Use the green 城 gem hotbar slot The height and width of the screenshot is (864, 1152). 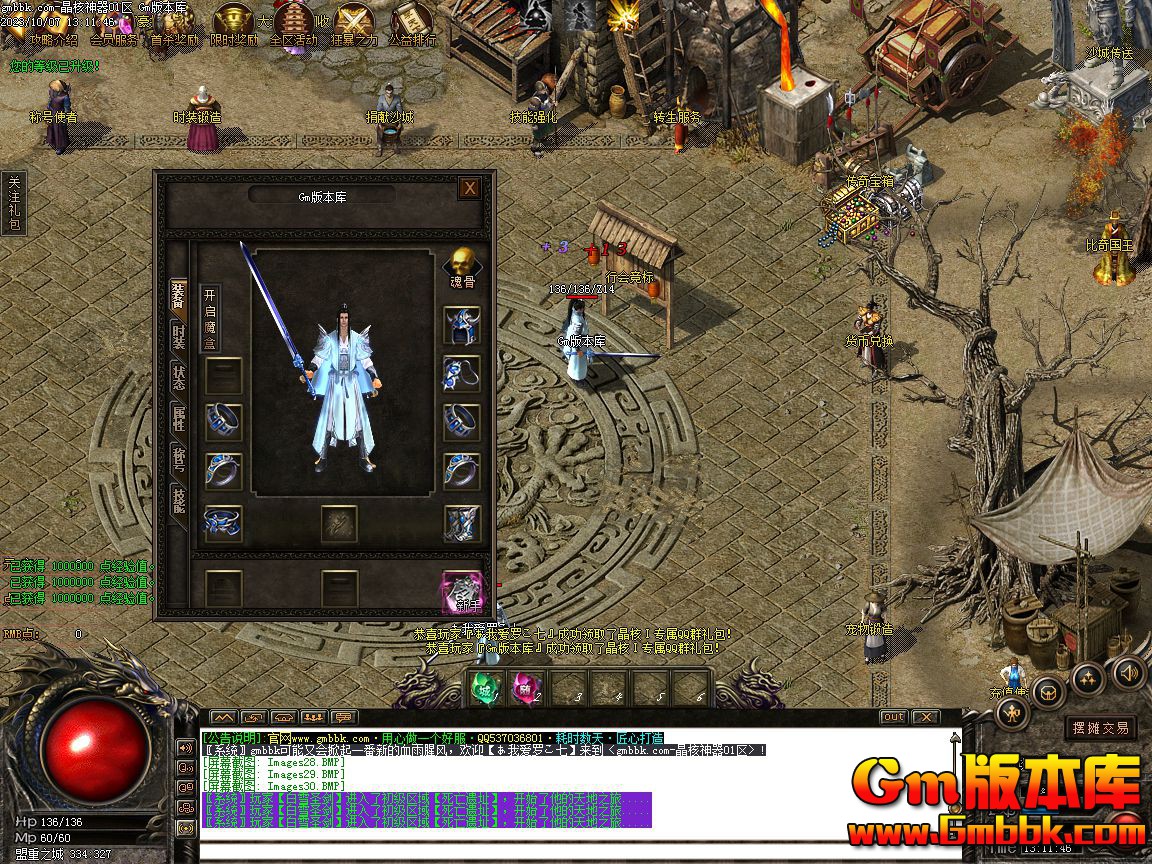[485, 689]
